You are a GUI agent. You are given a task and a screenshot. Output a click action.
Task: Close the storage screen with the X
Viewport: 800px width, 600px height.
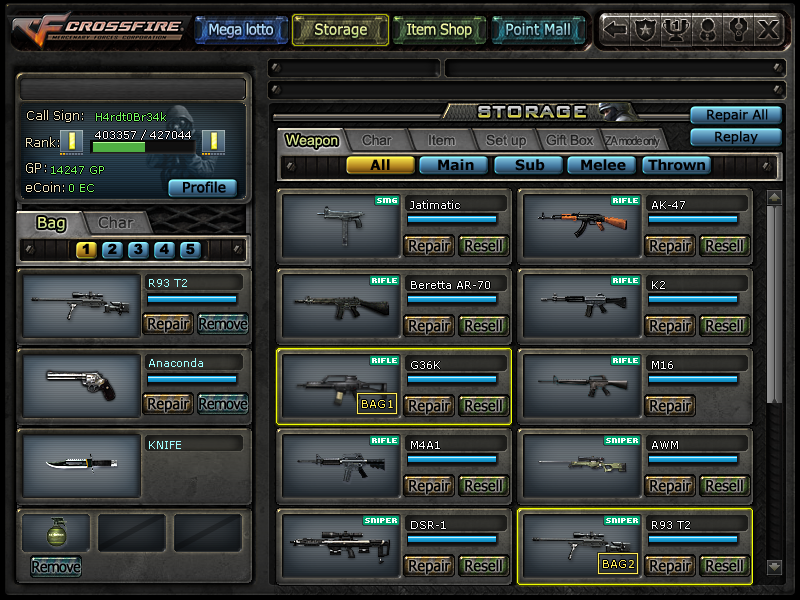(768, 30)
